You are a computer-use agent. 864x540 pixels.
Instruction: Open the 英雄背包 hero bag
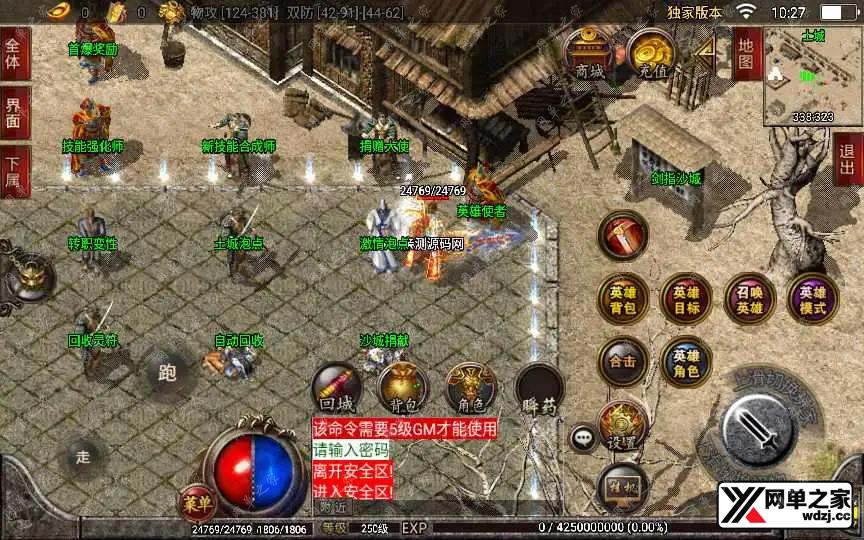[x=623, y=299]
